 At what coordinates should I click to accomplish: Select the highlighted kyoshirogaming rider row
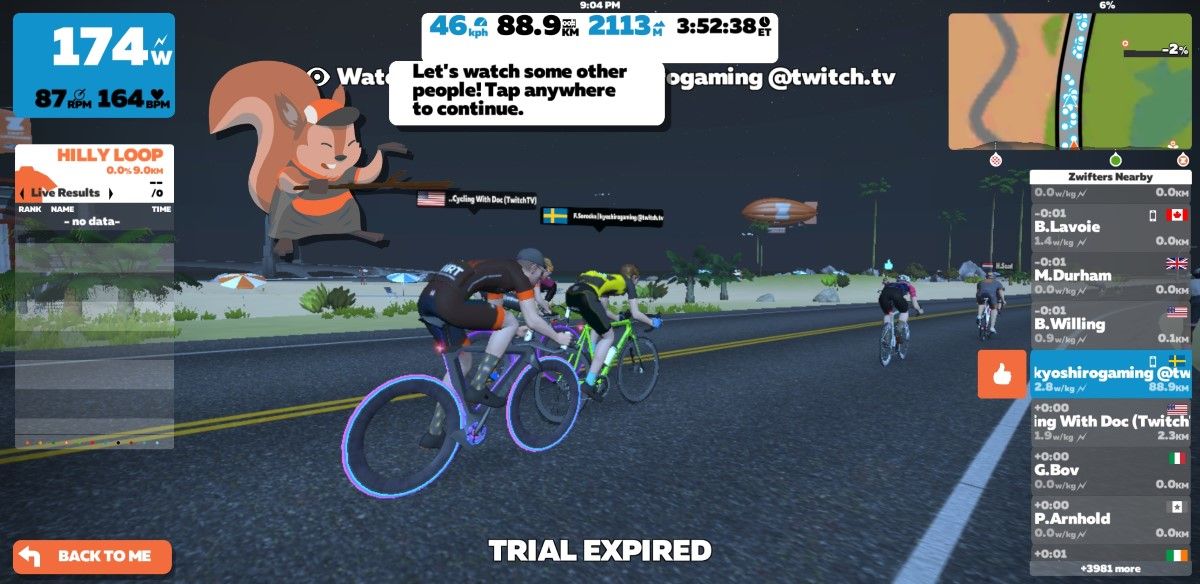1110,373
